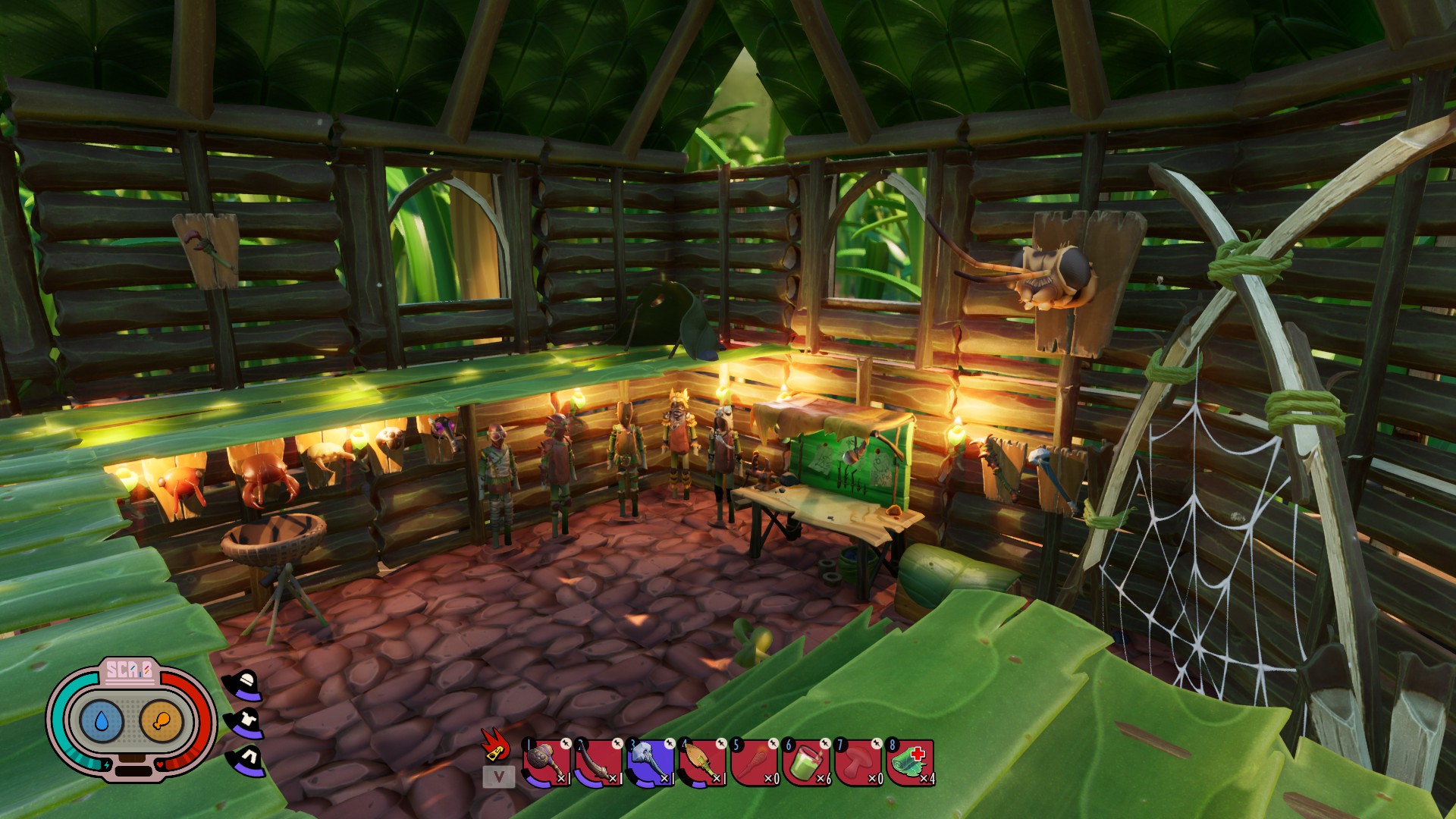Click the water droplet thirst gauge
This screenshot has height=819, width=1456.
tap(102, 720)
